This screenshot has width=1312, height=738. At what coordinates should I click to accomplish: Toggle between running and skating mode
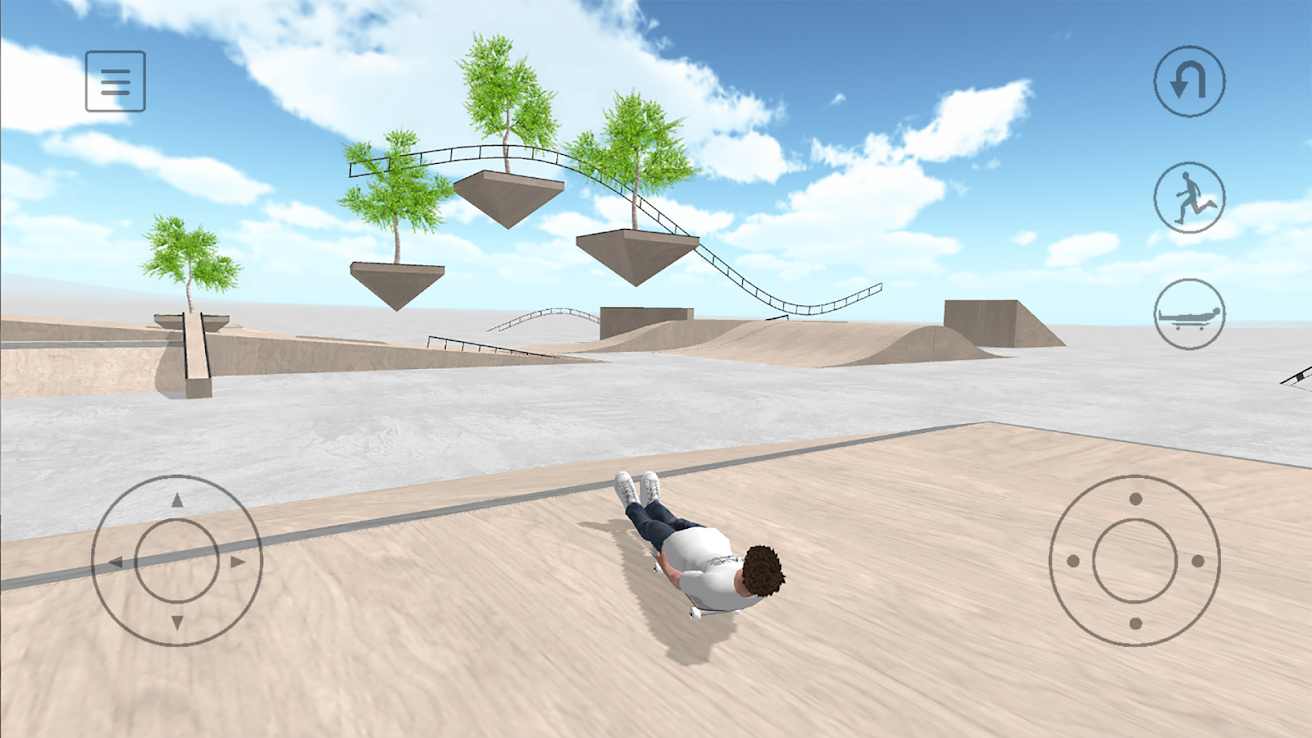(x=1189, y=197)
